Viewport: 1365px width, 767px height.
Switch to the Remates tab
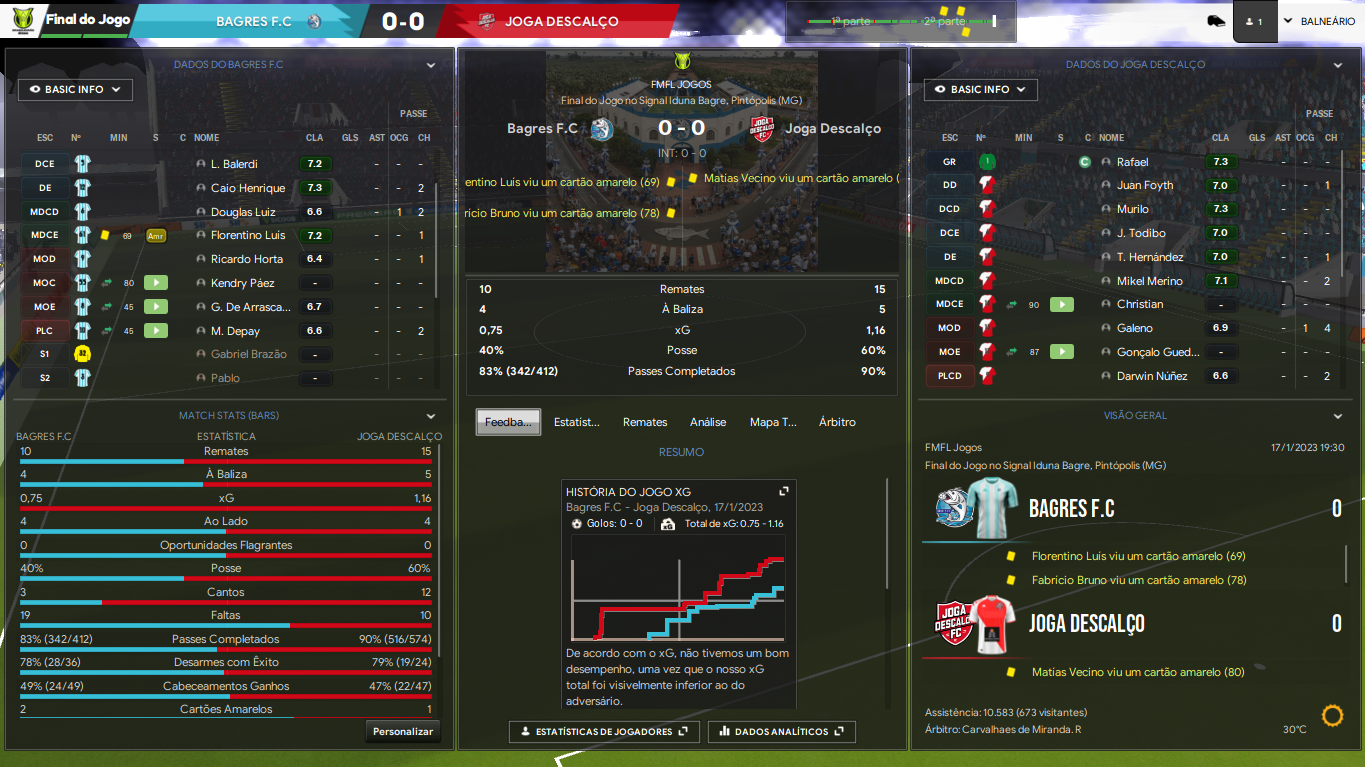[x=645, y=422]
